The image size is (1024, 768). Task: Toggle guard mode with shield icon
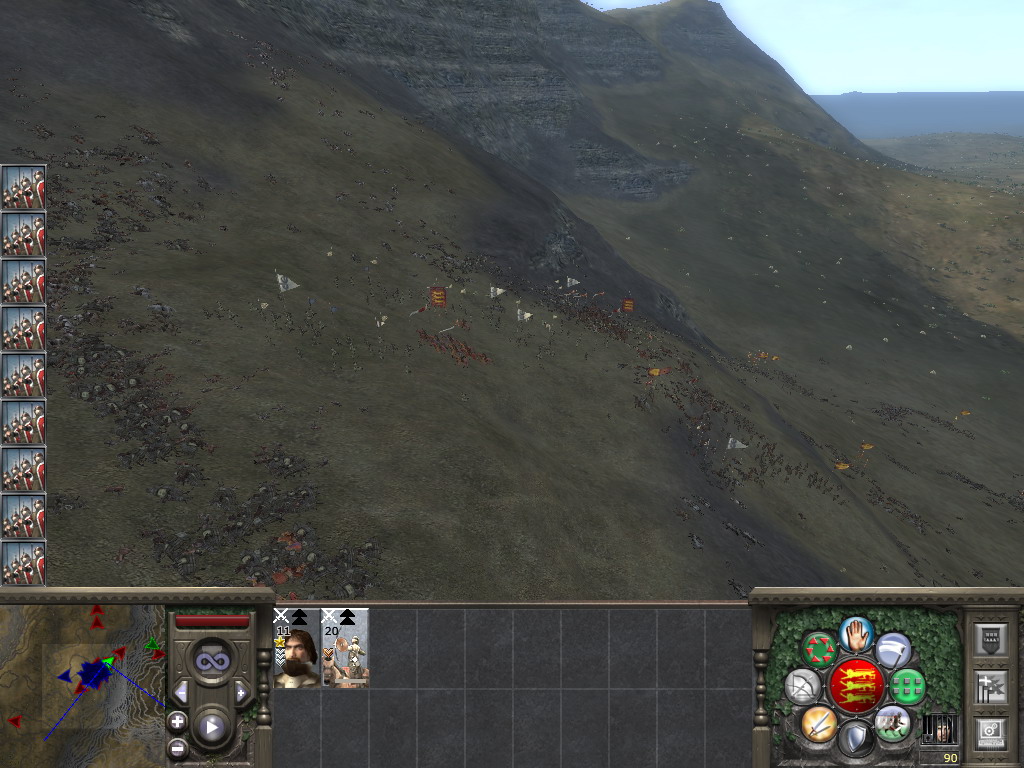[855, 738]
